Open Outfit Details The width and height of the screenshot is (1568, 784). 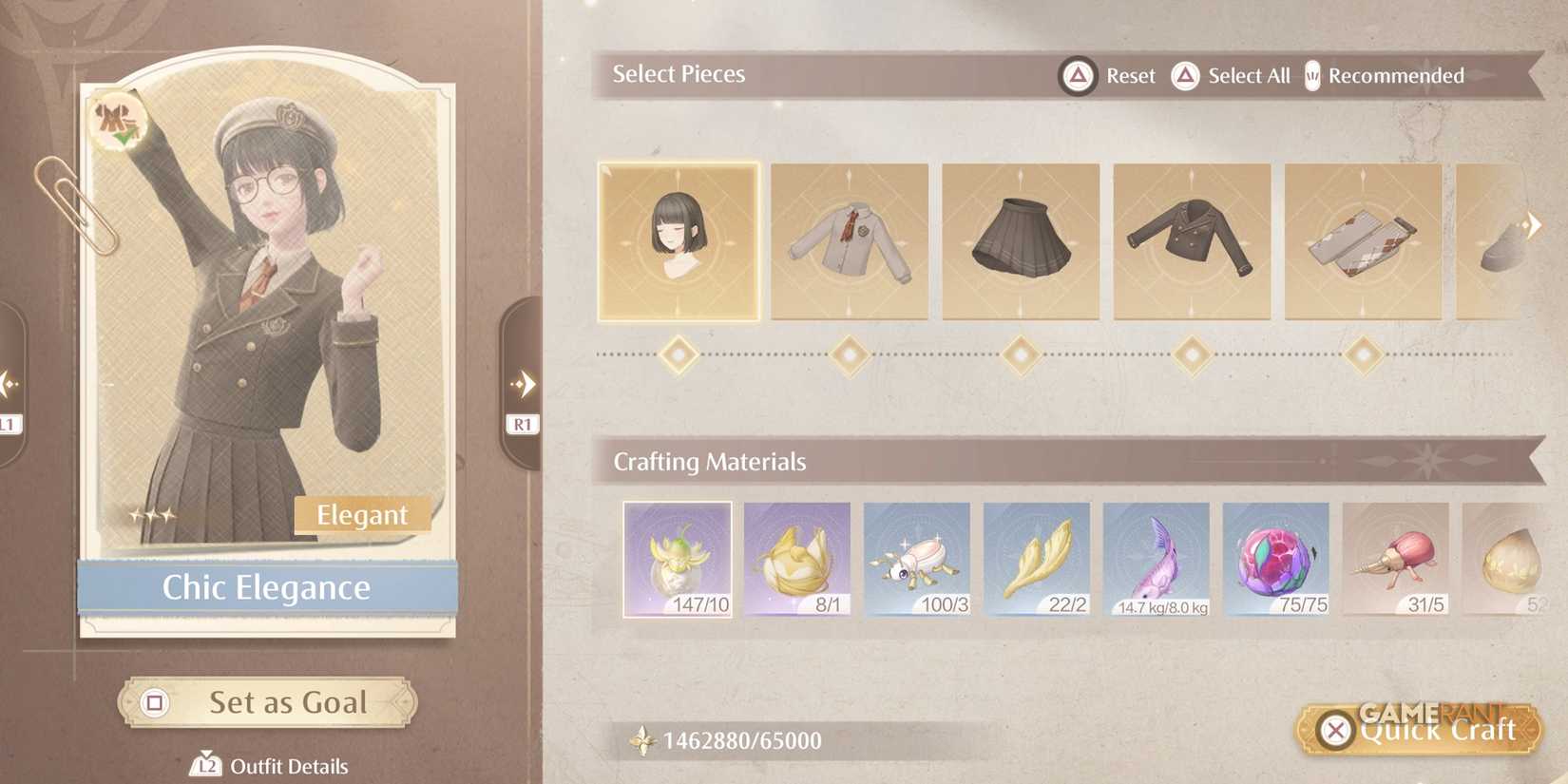point(264,765)
